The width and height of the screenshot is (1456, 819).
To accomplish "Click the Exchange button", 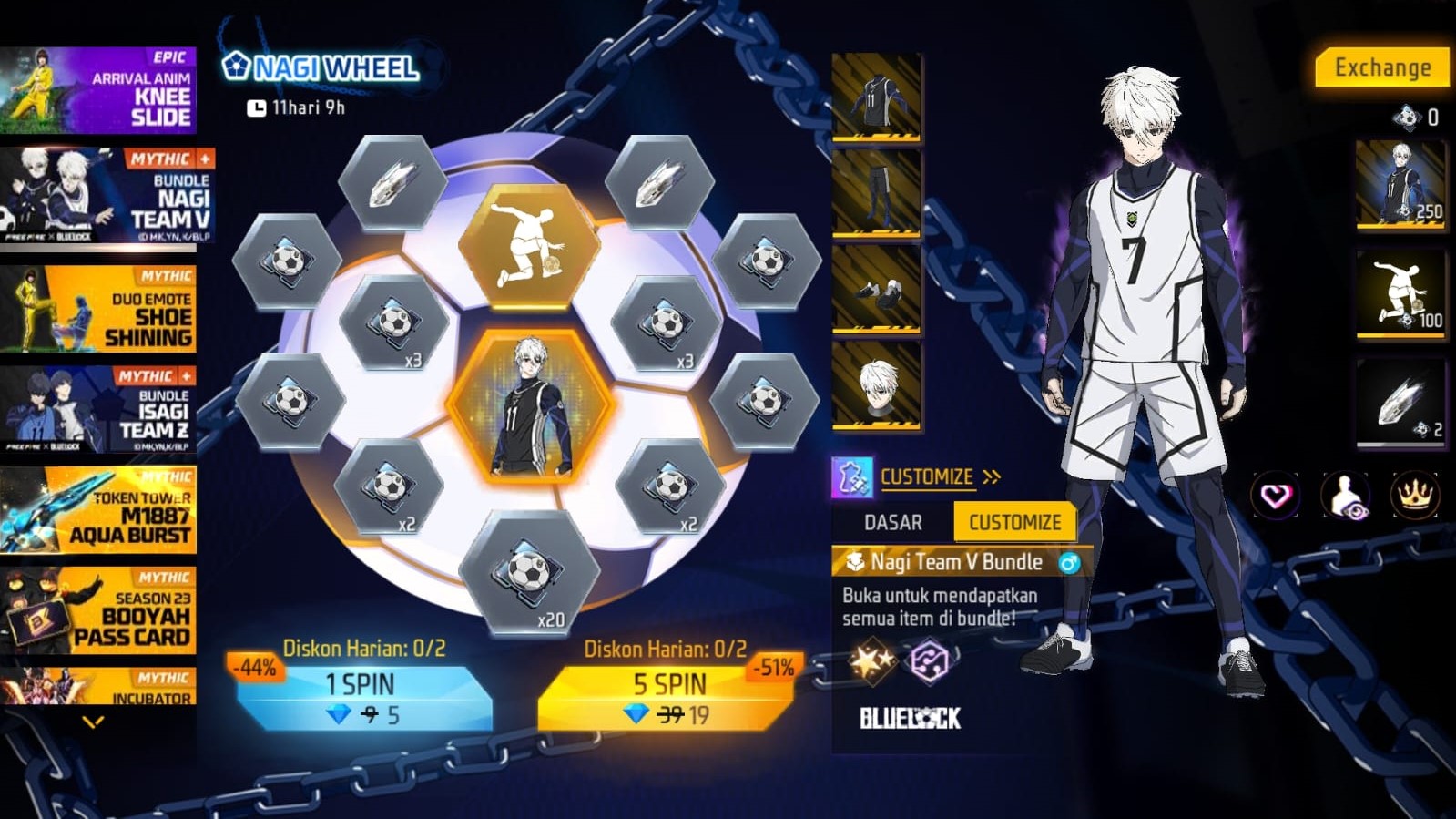I will [1382, 66].
